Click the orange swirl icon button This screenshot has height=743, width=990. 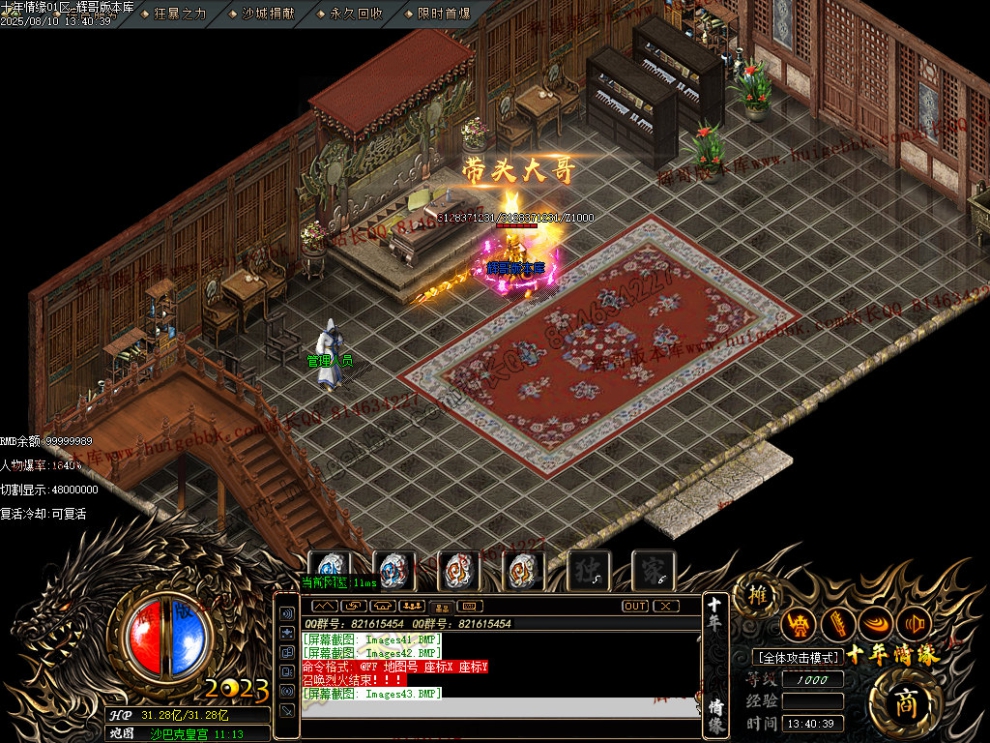pos(876,624)
